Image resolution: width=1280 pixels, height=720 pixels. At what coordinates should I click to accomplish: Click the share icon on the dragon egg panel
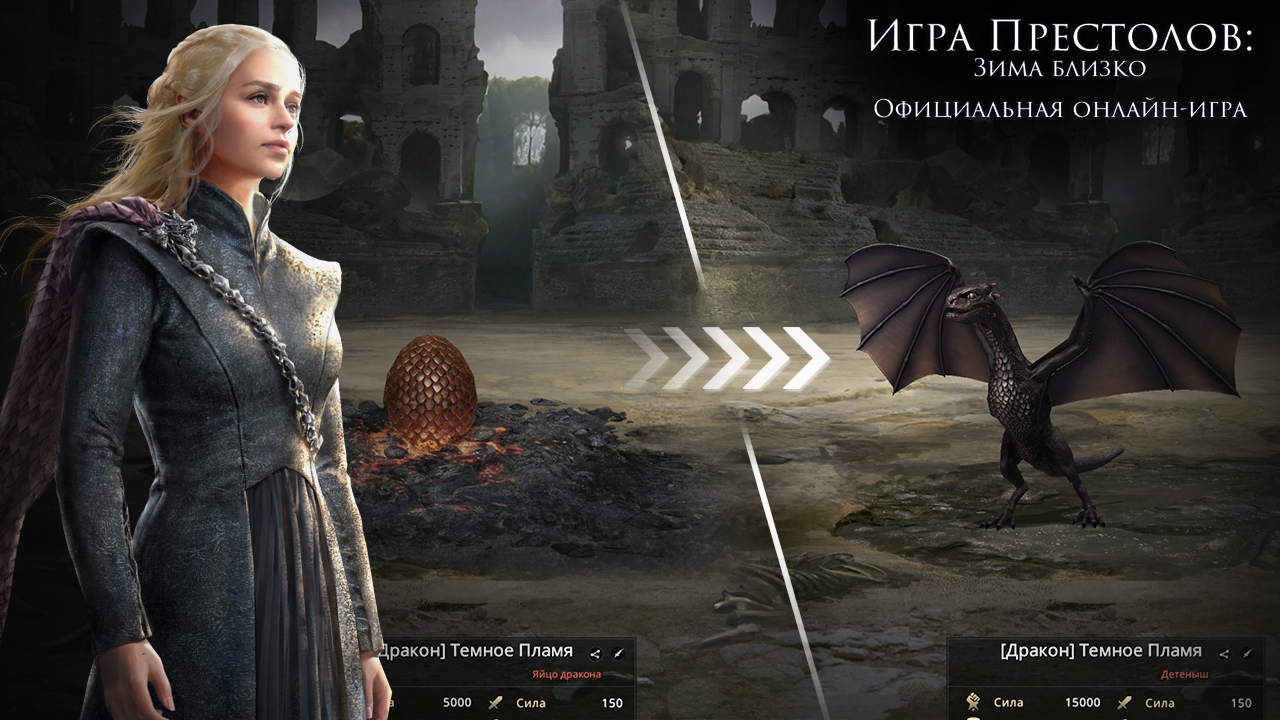[595, 654]
